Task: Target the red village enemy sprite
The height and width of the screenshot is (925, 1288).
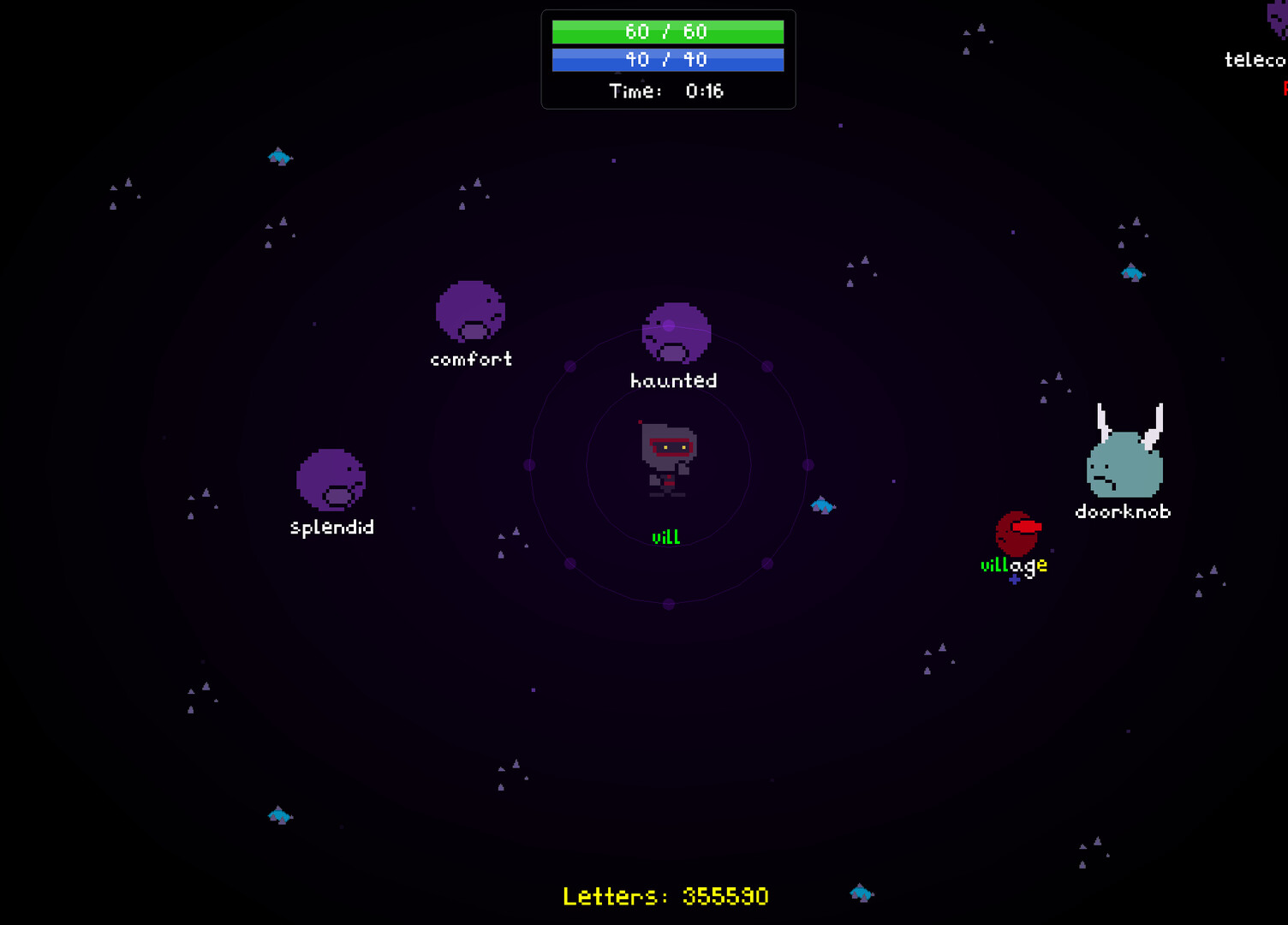Action: click(1017, 535)
